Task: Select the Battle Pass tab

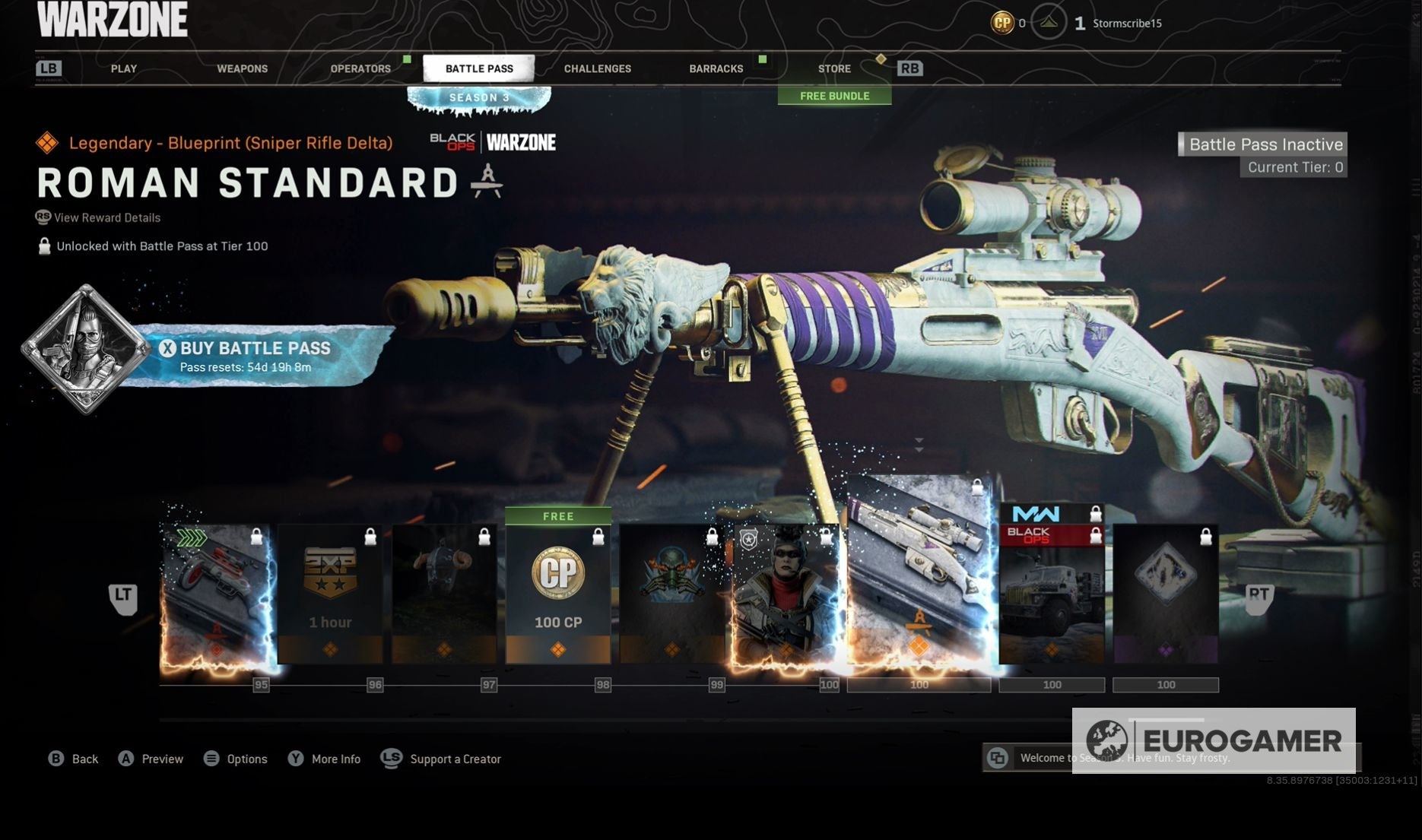Action: point(479,68)
